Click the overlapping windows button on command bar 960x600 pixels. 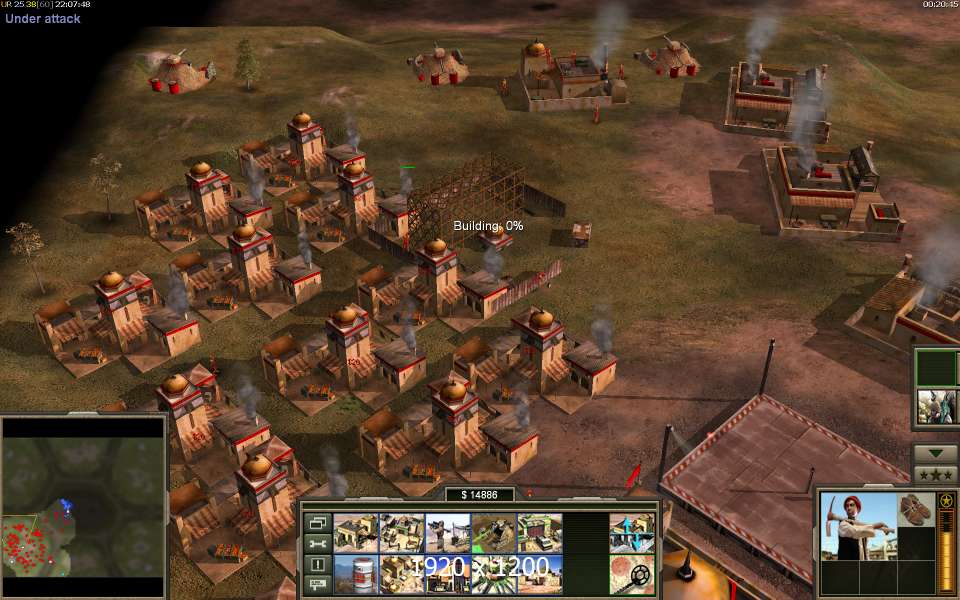coord(317,522)
